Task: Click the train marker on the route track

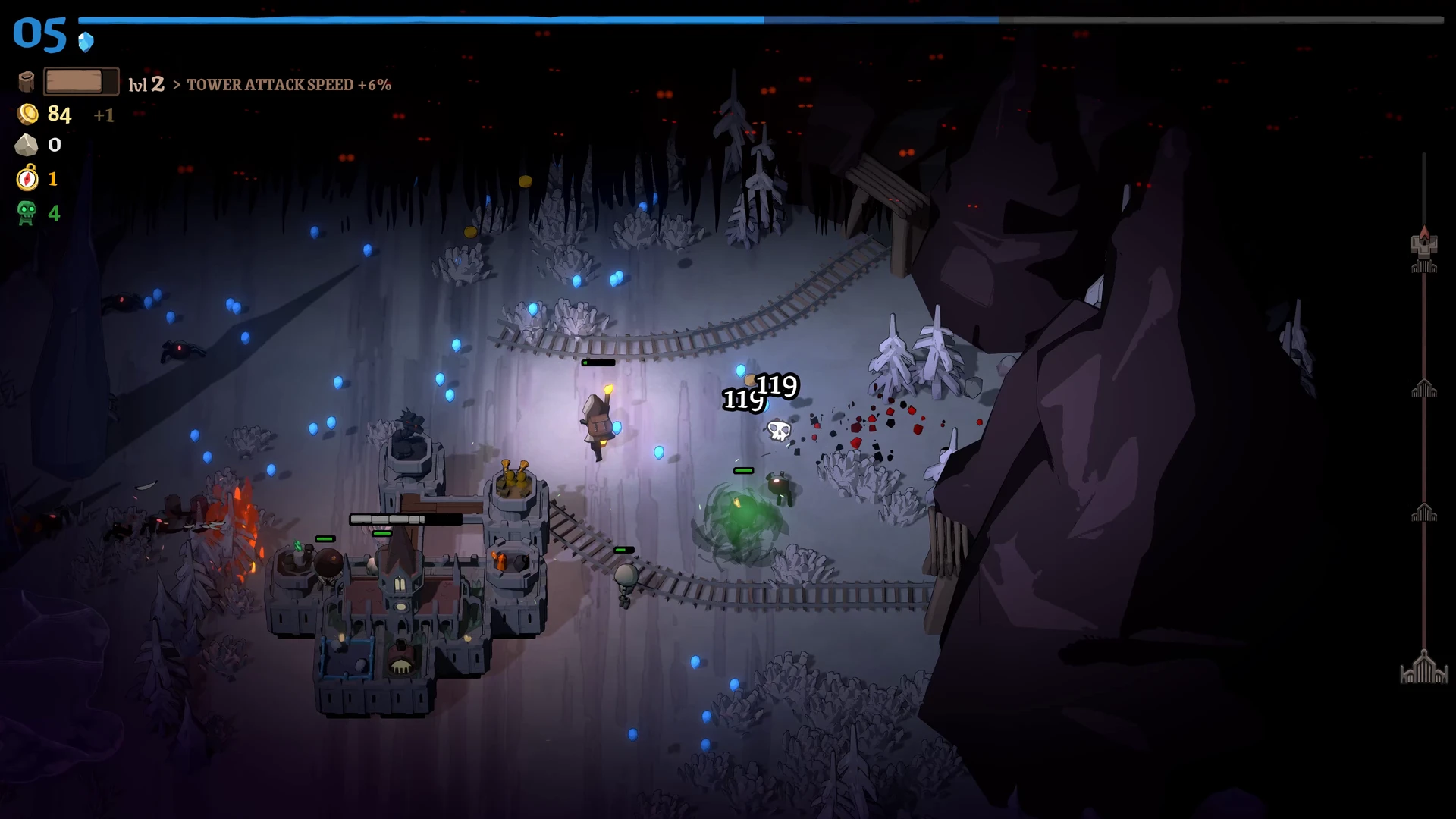Action: [x=1423, y=243]
